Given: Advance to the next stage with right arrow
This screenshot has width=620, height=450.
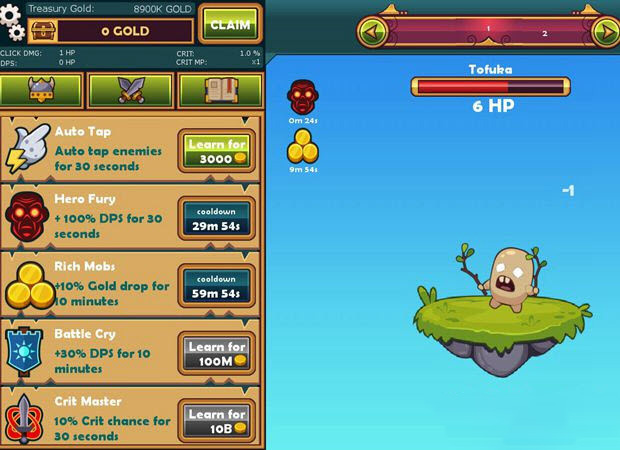Looking at the screenshot, I should (x=604, y=32).
